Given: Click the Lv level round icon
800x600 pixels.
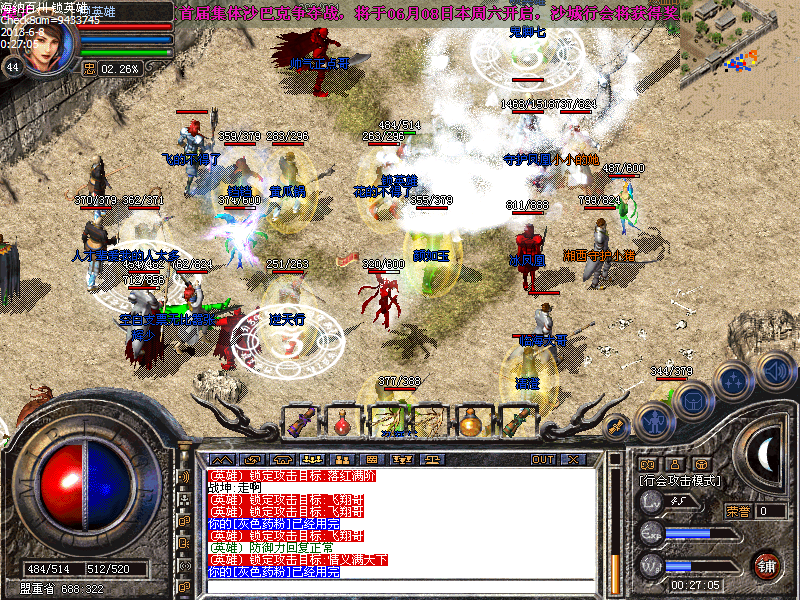Looking at the screenshot, I should 651,504.
